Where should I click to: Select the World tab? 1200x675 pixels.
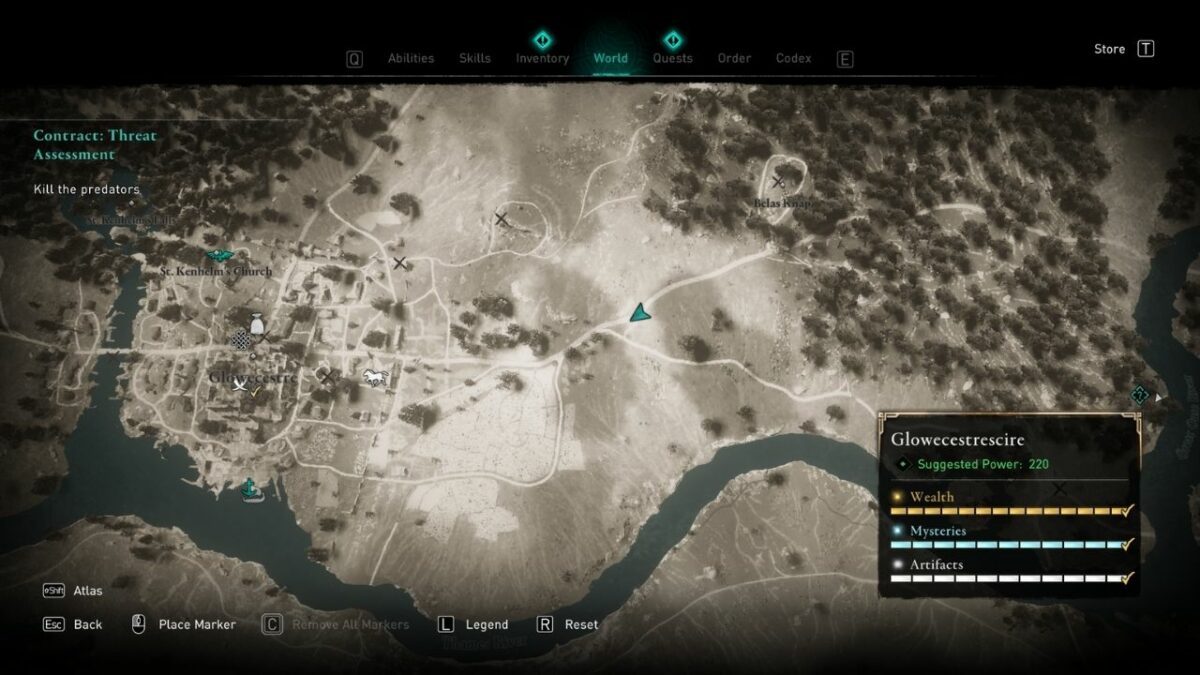(x=610, y=58)
